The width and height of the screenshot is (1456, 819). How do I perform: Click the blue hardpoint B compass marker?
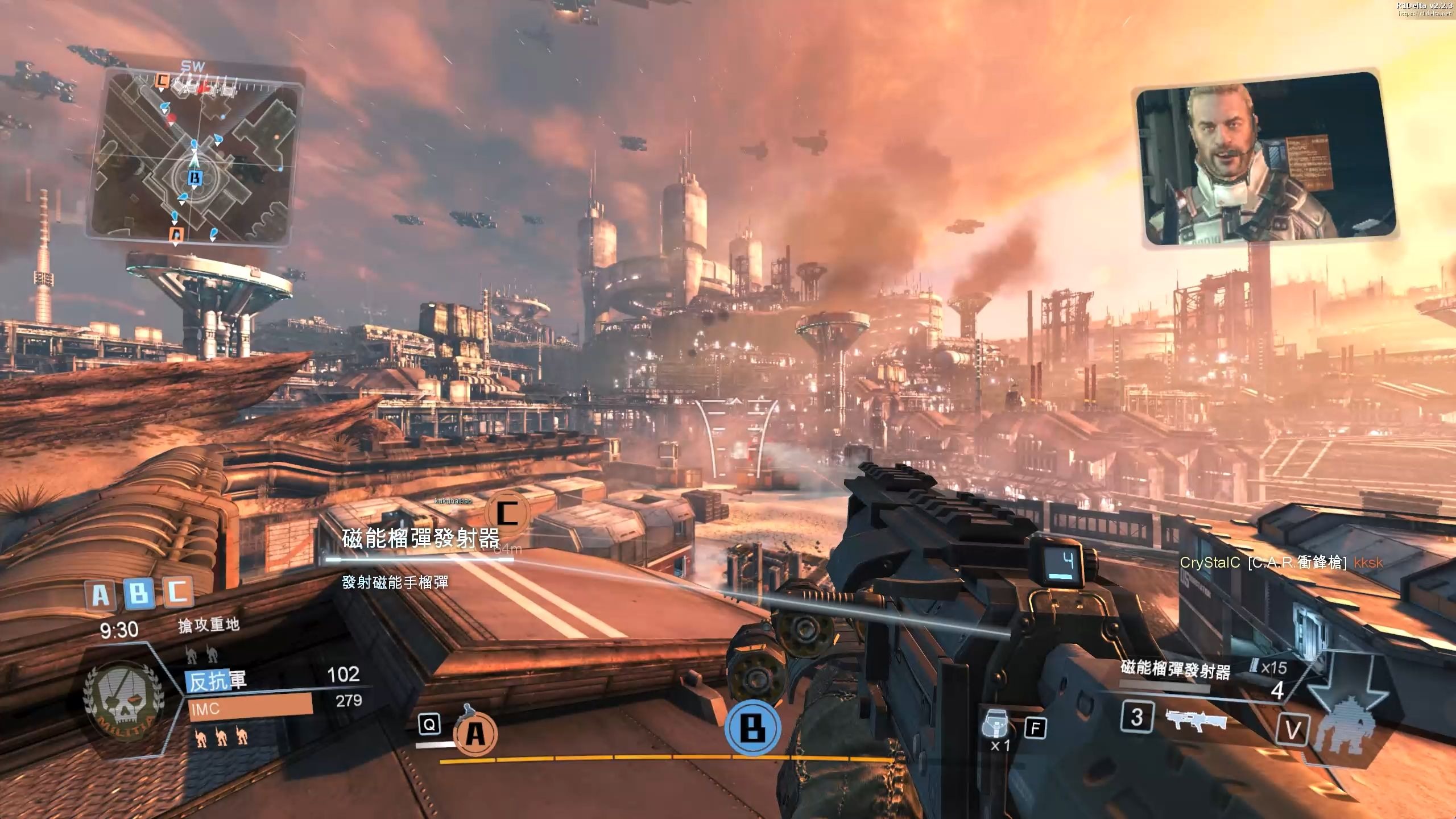(x=752, y=728)
